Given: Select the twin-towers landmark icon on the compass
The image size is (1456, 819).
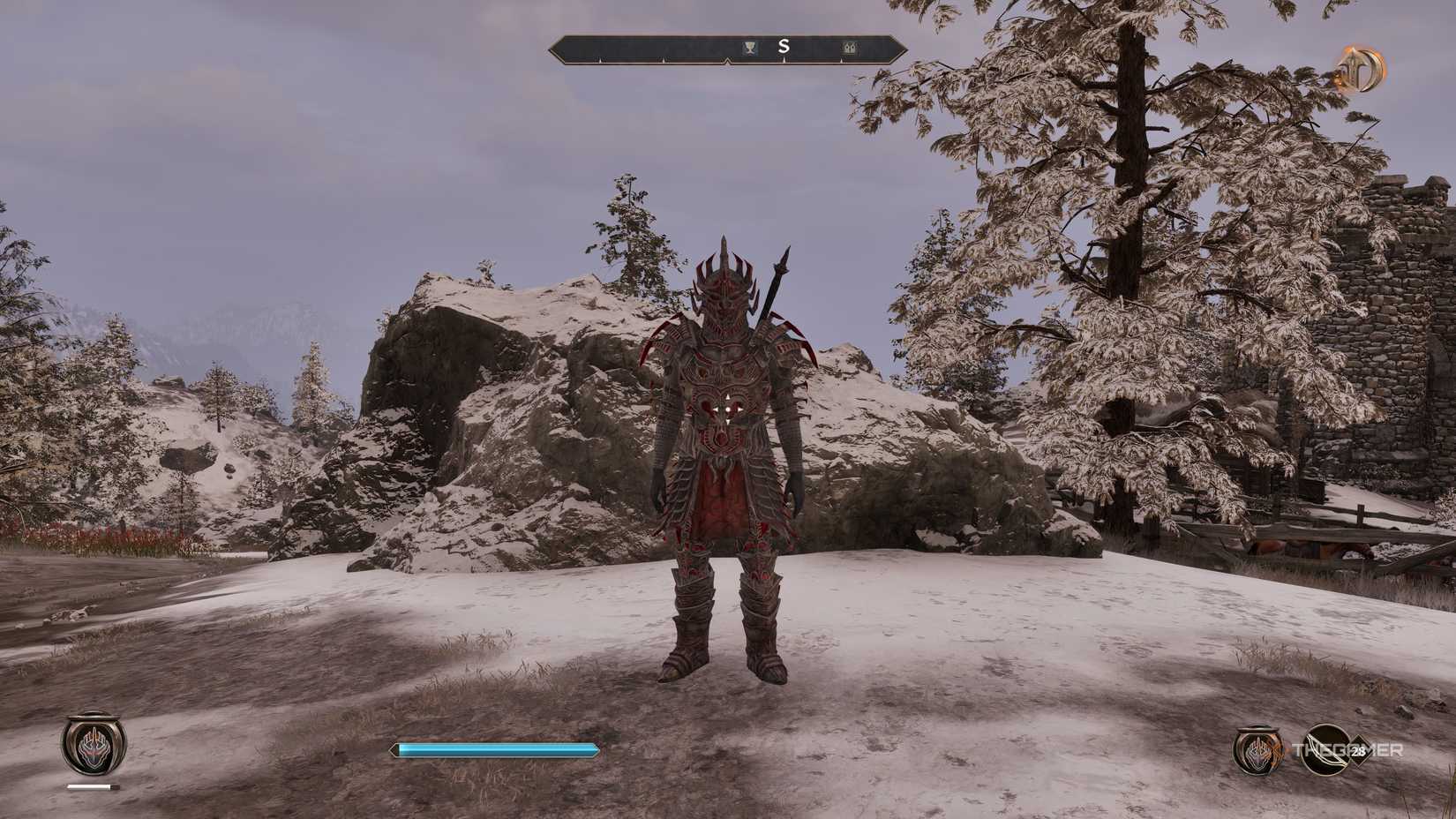Looking at the screenshot, I should click(x=850, y=48).
